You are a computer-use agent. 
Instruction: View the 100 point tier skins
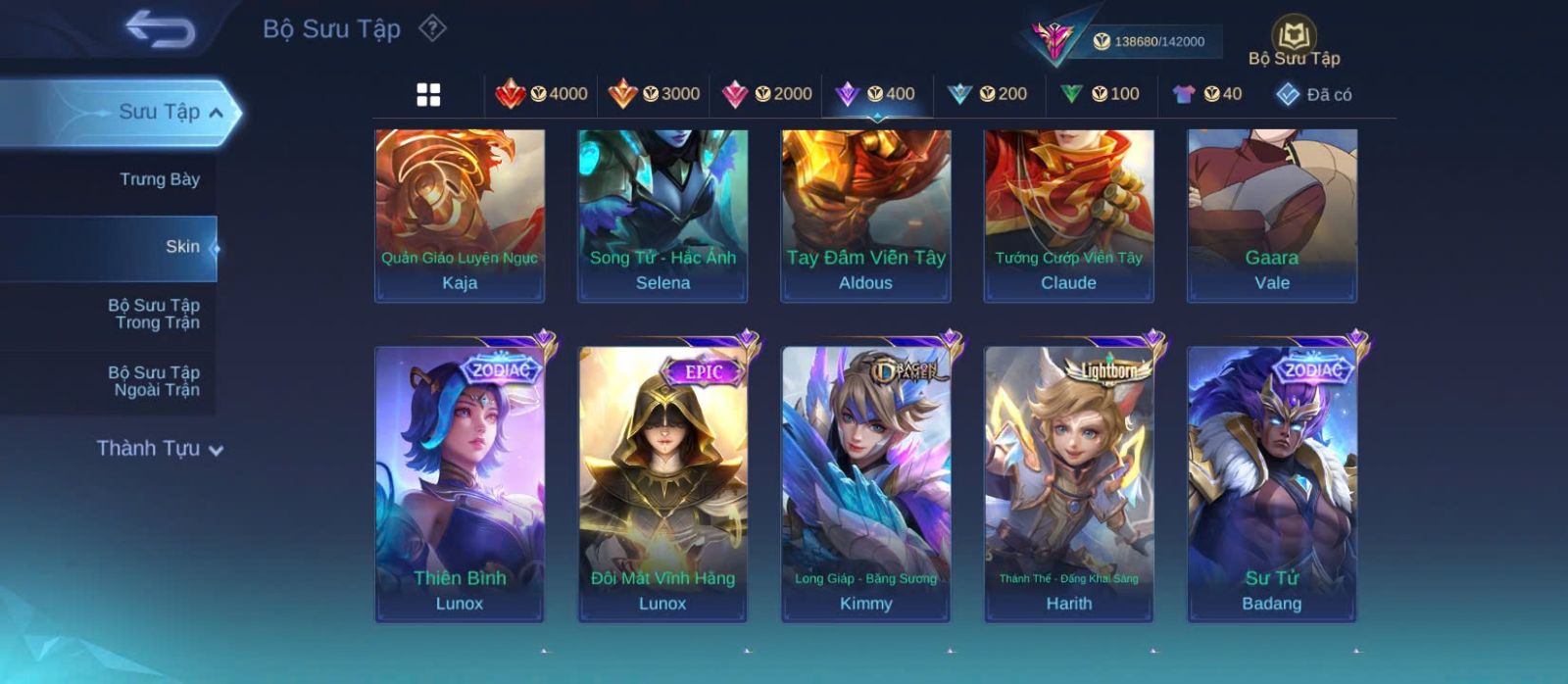[1100, 94]
